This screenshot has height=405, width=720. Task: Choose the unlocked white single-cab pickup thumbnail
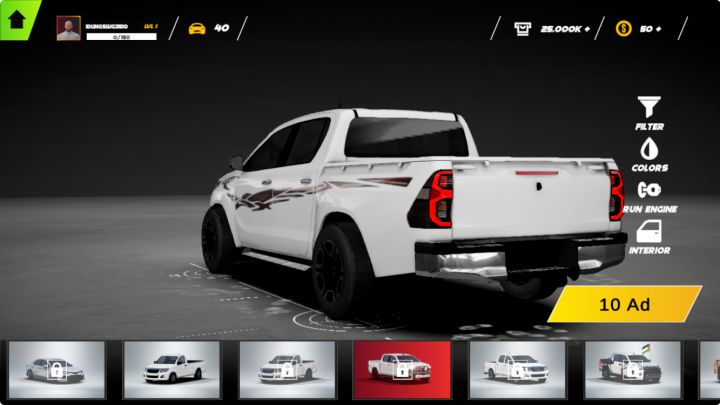point(172,369)
